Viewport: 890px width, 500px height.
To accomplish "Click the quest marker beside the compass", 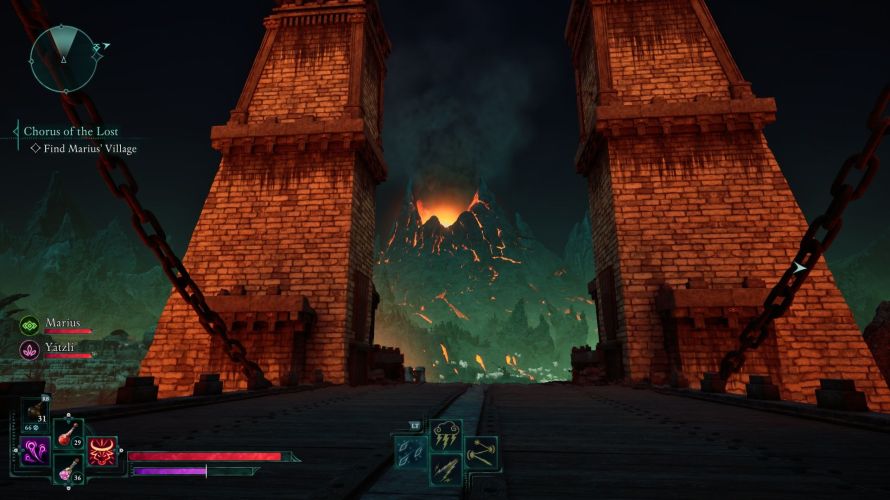I will (97, 46).
